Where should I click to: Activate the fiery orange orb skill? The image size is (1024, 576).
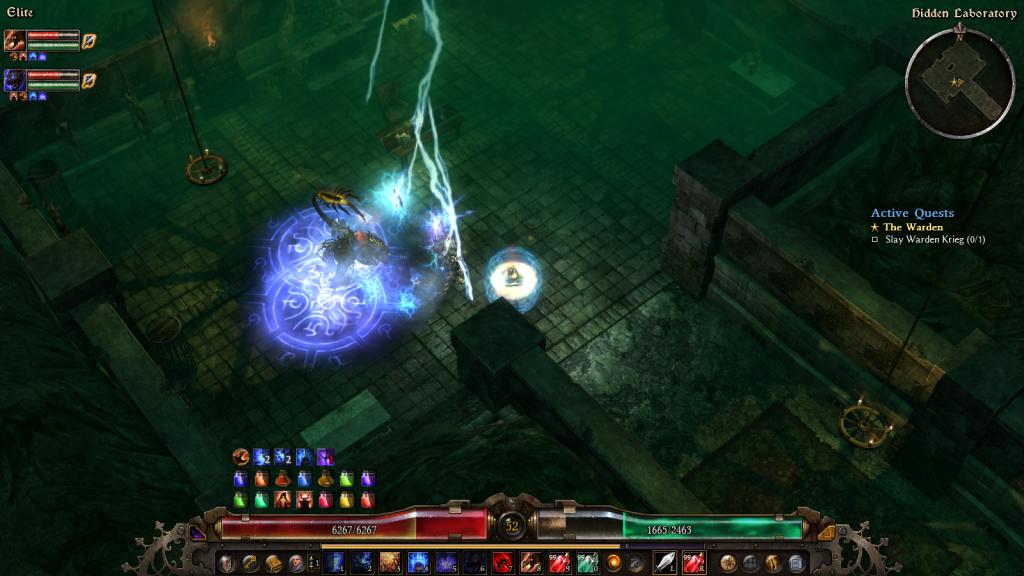pyautogui.click(x=614, y=562)
